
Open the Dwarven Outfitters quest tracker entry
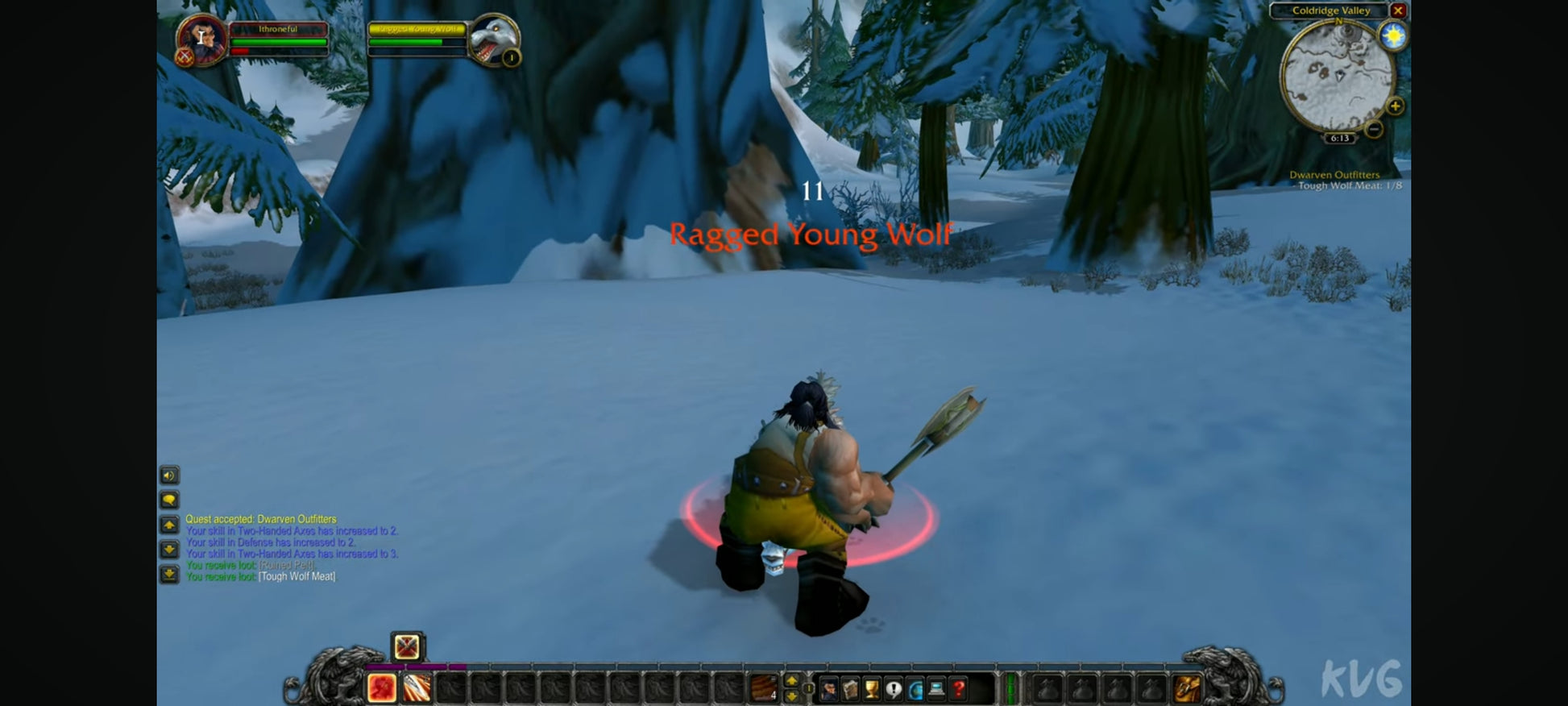click(x=1334, y=175)
